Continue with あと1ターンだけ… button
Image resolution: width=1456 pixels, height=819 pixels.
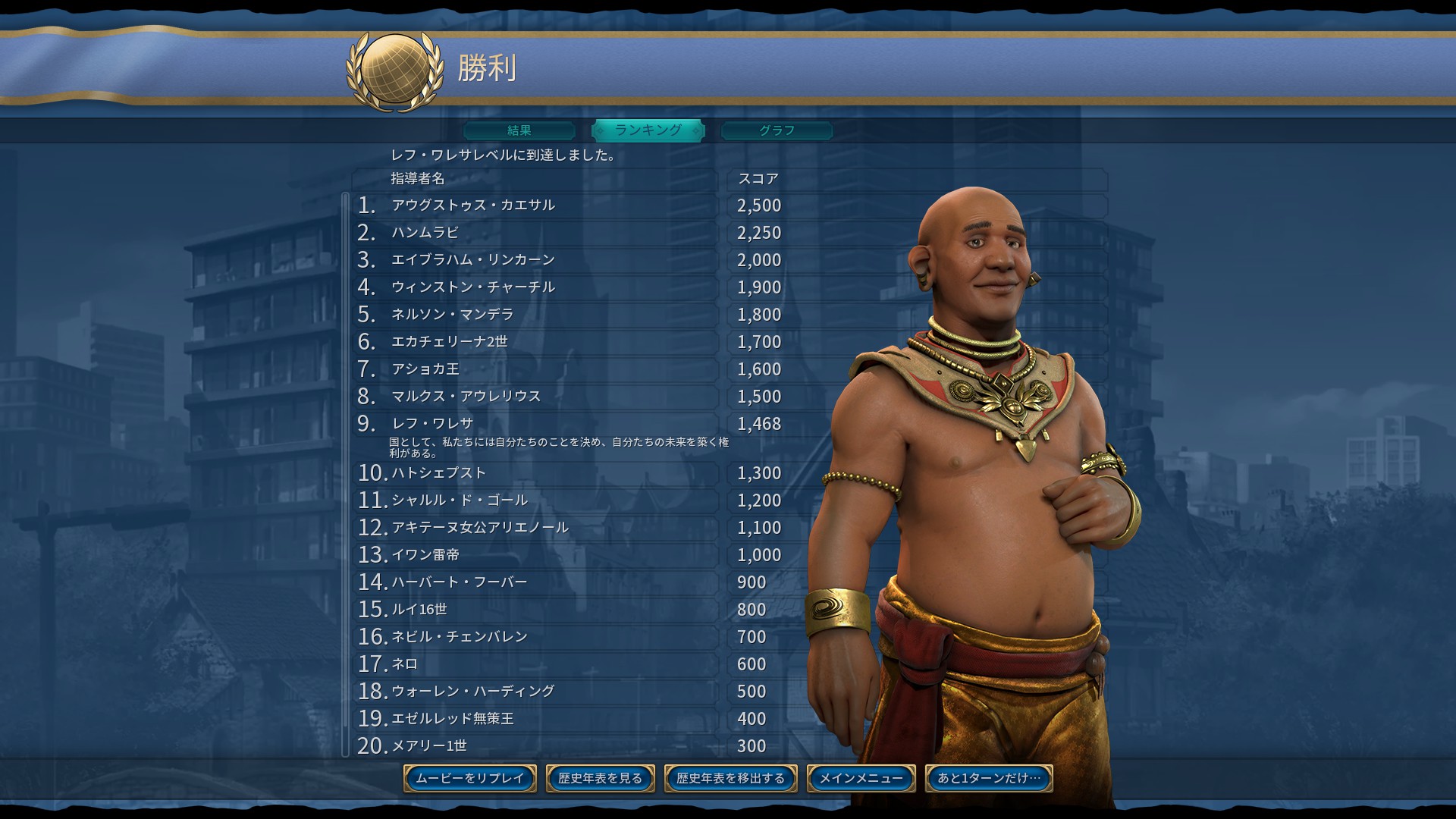(x=989, y=778)
